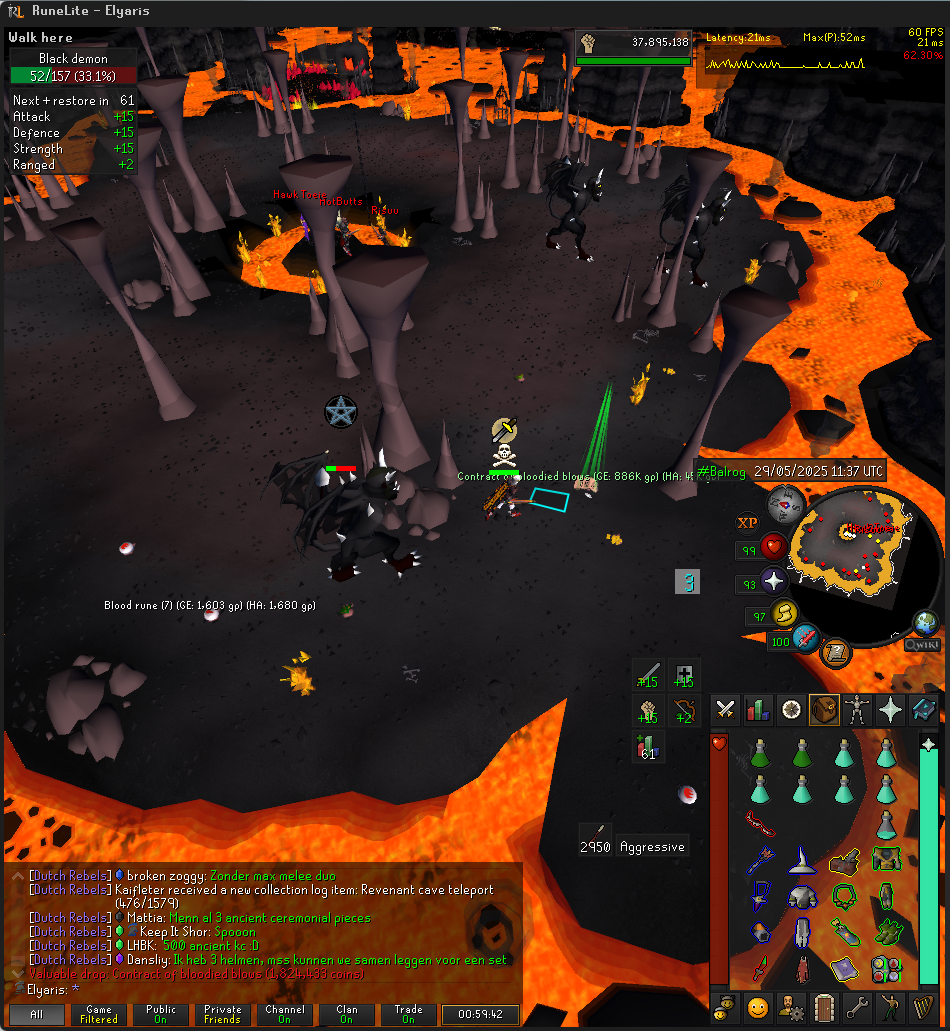Toggle run using the run energy orb
This screenshot has height=1031, width=950.
point(786,613)
